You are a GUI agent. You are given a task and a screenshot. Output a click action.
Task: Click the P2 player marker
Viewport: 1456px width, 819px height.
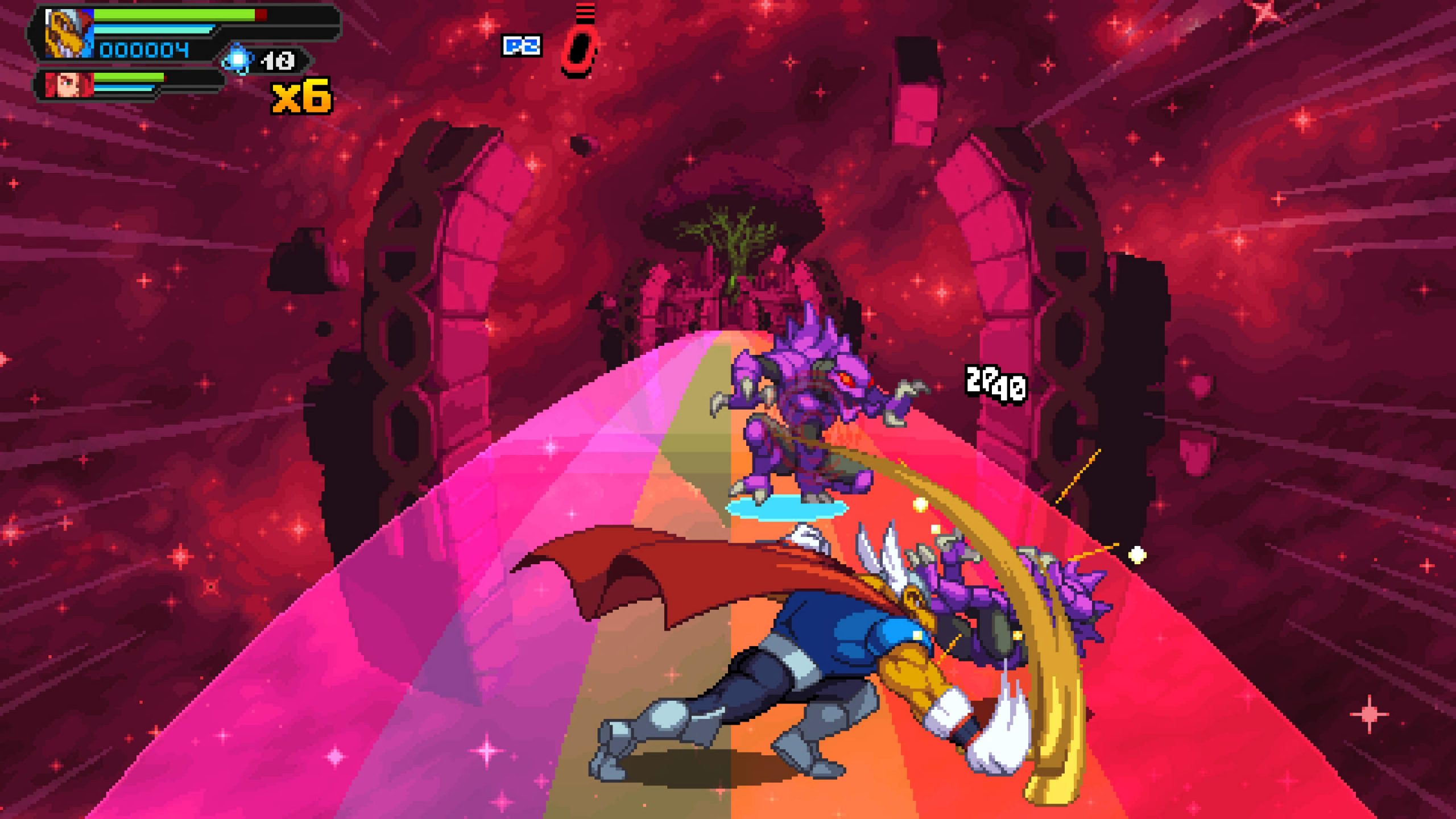(521, 45)
